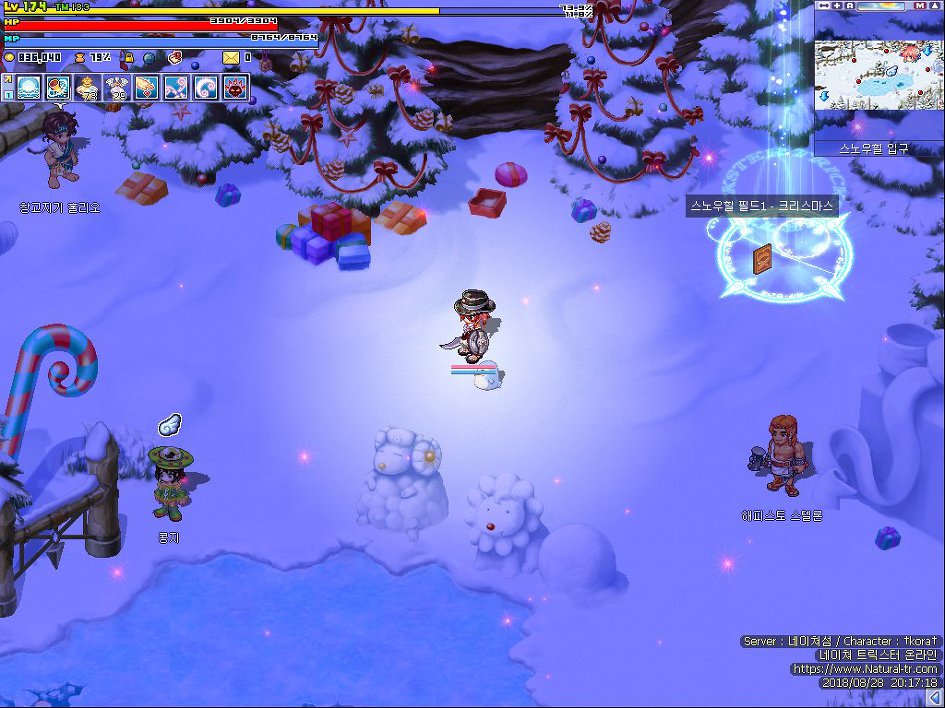Activate the white crescent swirl skill
Image resolution: width=945 pixels, height=708 pixels.
(x=206, y=88)
